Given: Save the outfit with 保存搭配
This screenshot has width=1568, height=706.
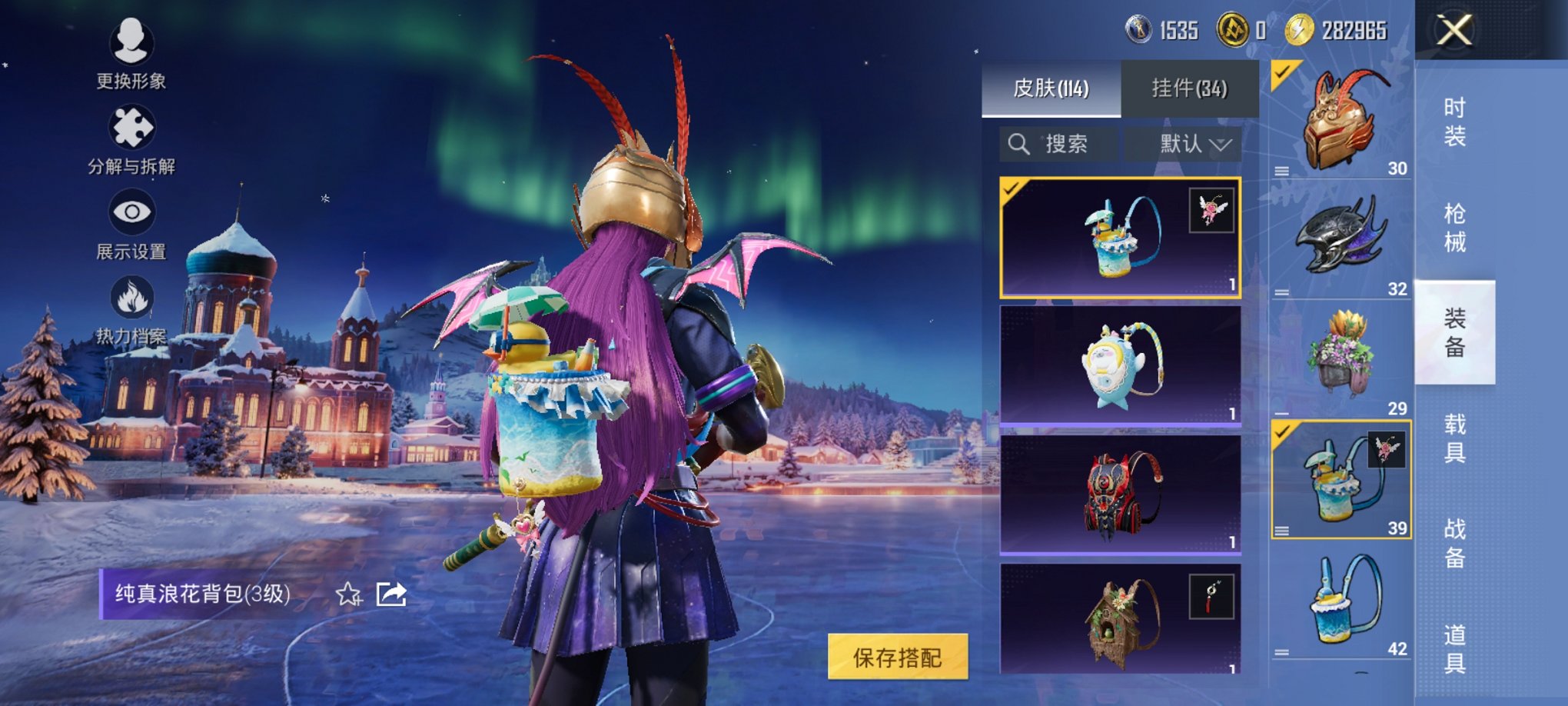Looking at the screenshot, I should 897,657.
